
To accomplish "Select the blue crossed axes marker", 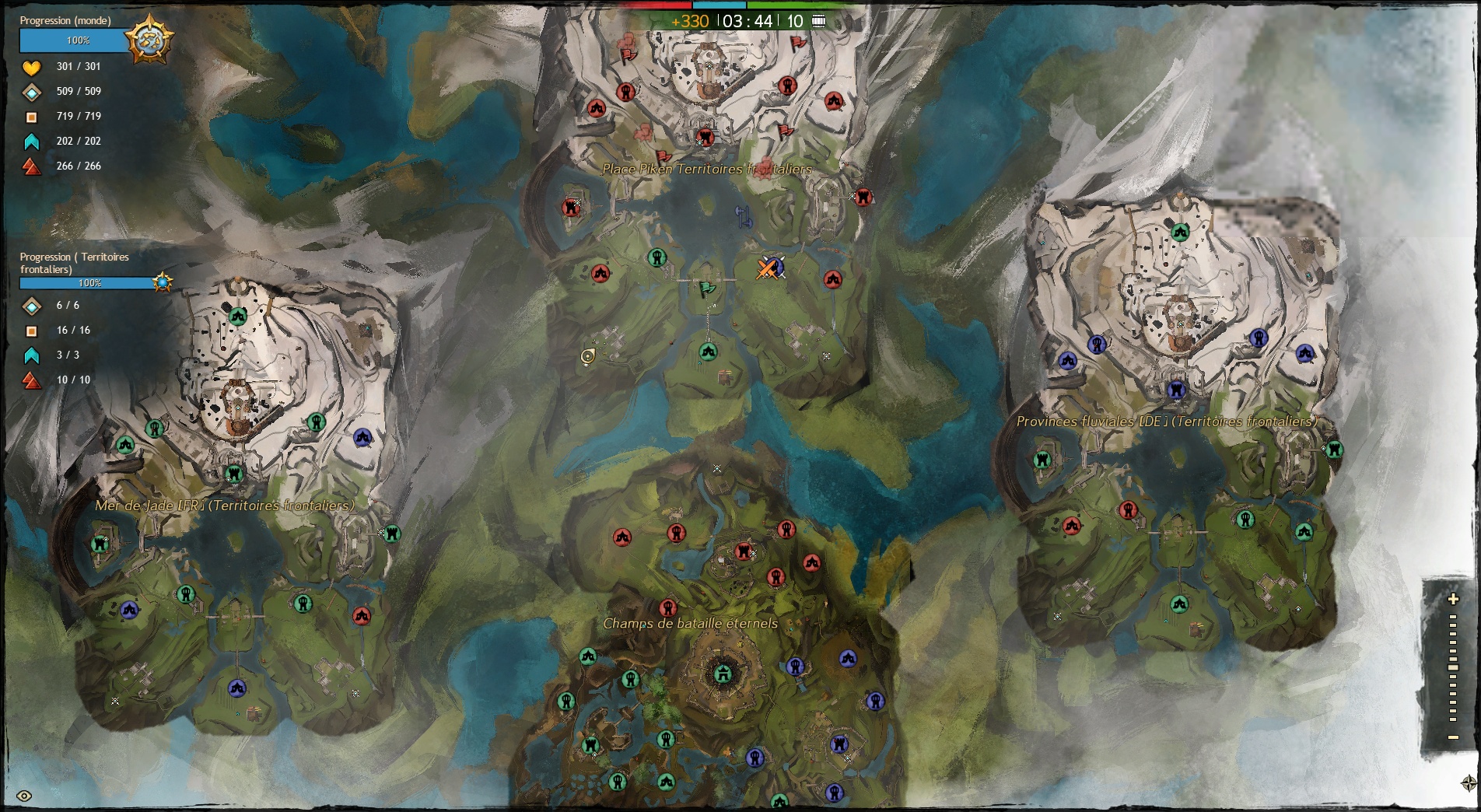I will pyautogui.click(x=744, y=217).
